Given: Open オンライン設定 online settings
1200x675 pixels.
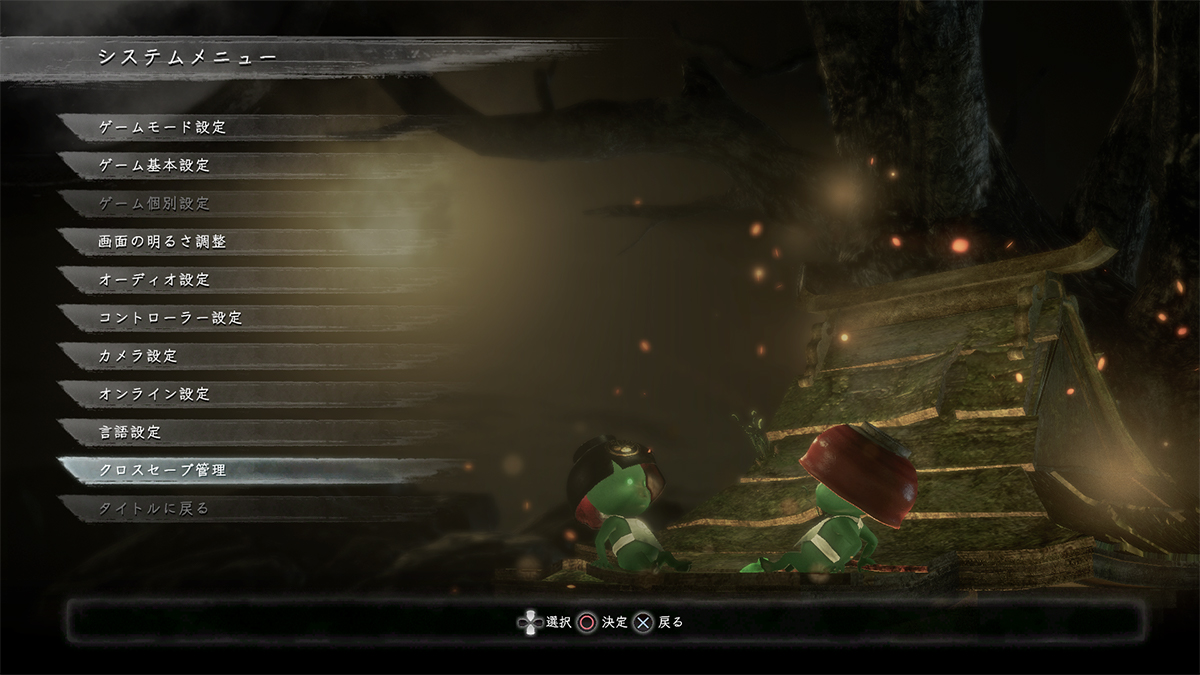Looking at the screenshot, I should [156, 394].
